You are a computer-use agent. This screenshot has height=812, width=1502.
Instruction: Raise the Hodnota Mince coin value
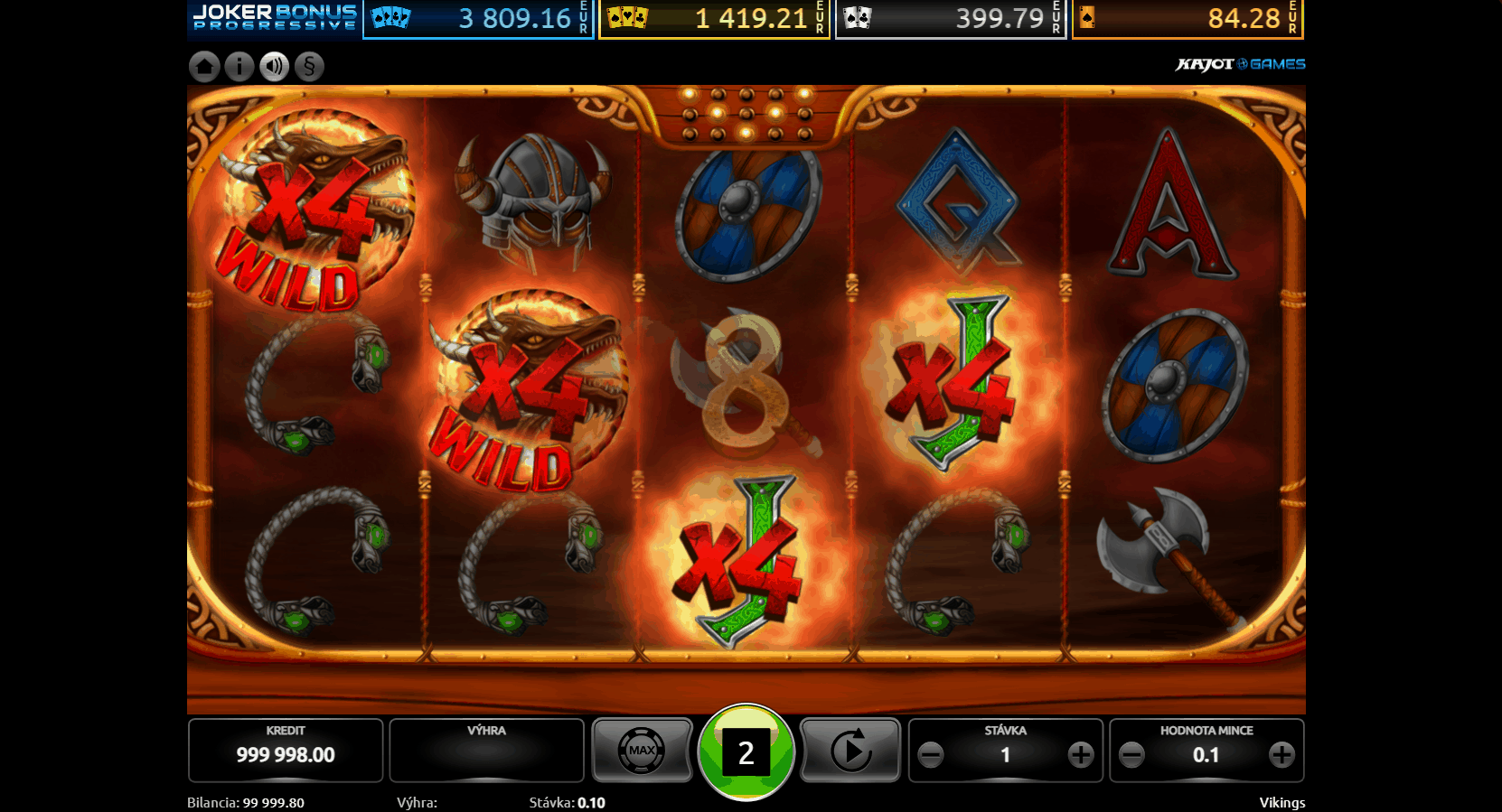click(x=1281, y=755)
